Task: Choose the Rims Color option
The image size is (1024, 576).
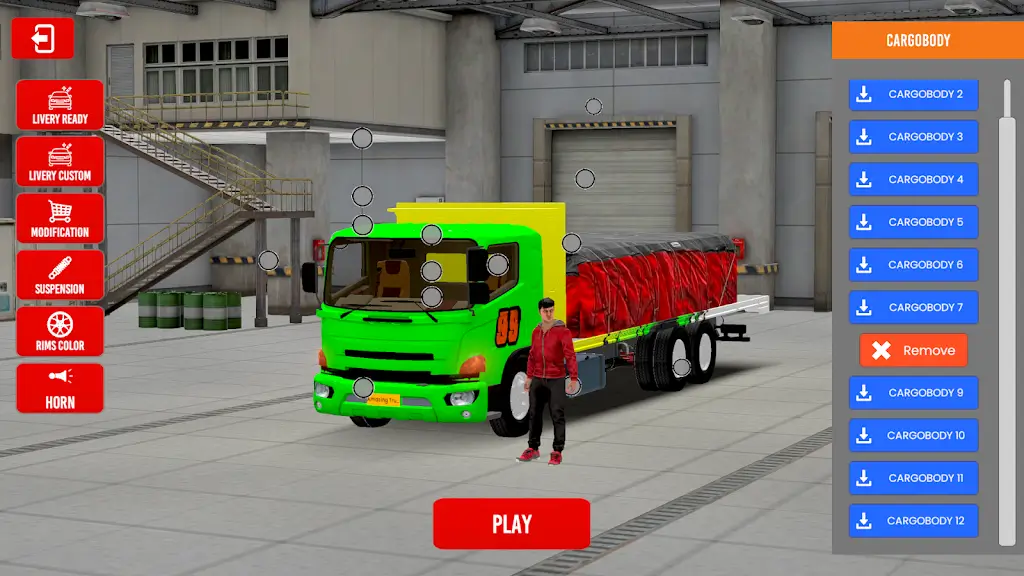Action: click(x=60, y=332)
